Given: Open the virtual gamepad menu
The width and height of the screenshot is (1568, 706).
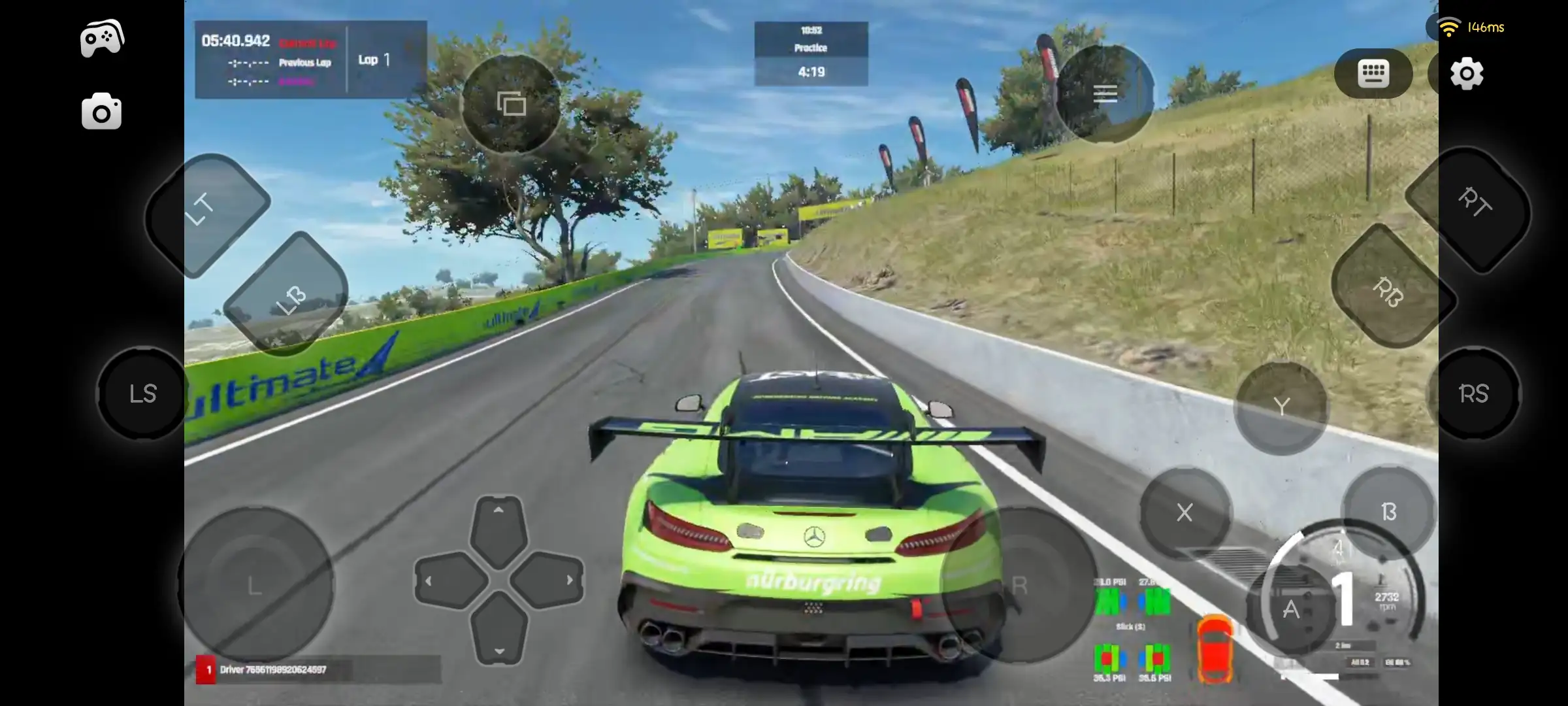Looking at the screenshot, I should pos(102,37).
